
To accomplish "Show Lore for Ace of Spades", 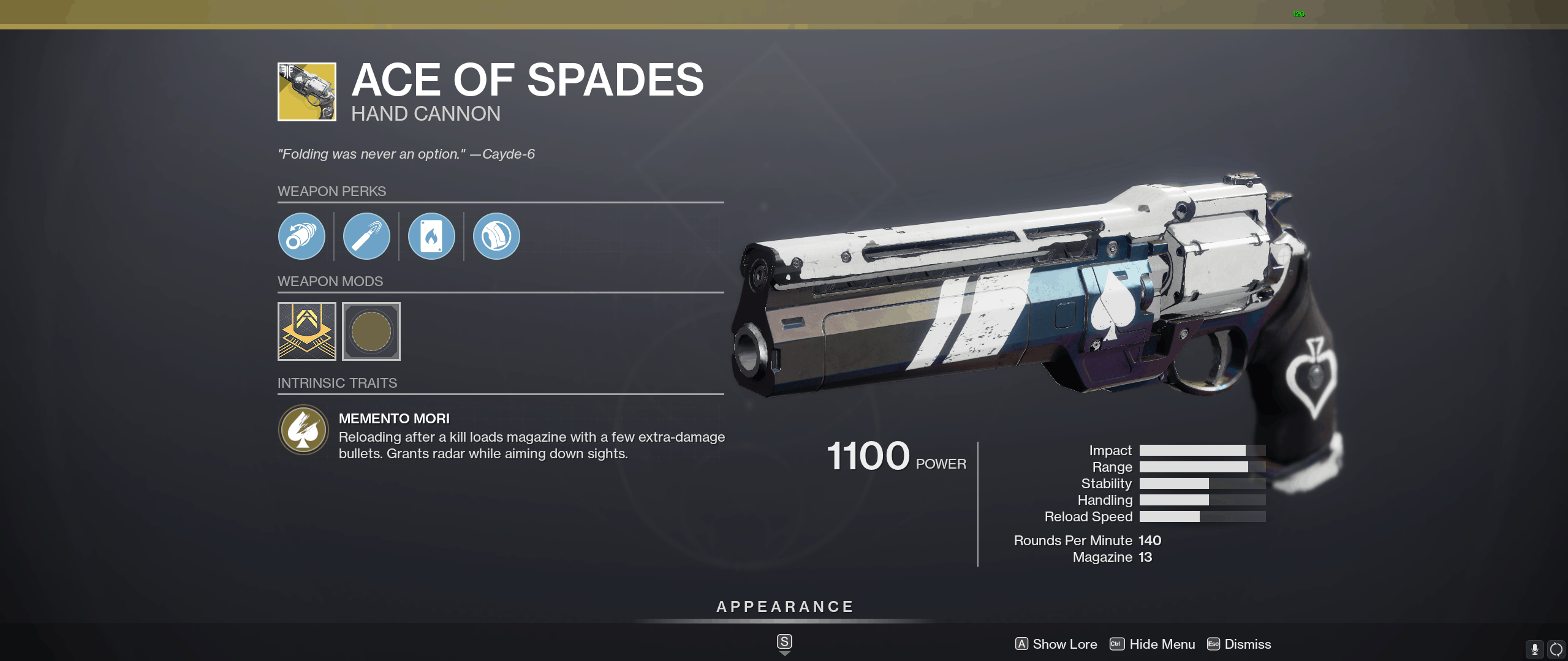I will [x=1056, y=644].
